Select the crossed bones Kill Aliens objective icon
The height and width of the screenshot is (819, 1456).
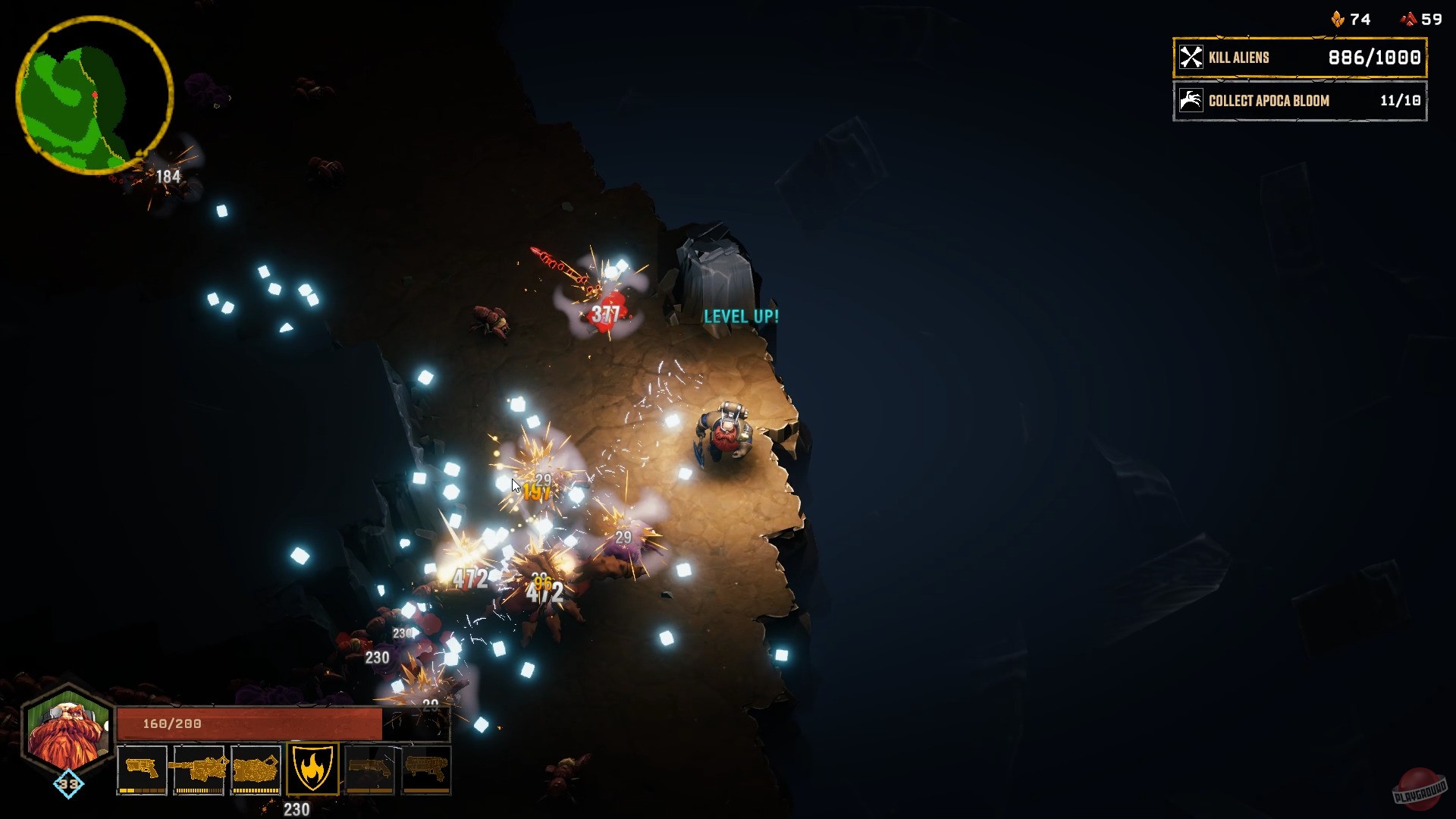pyautogui.click(x=1191, y=56)
